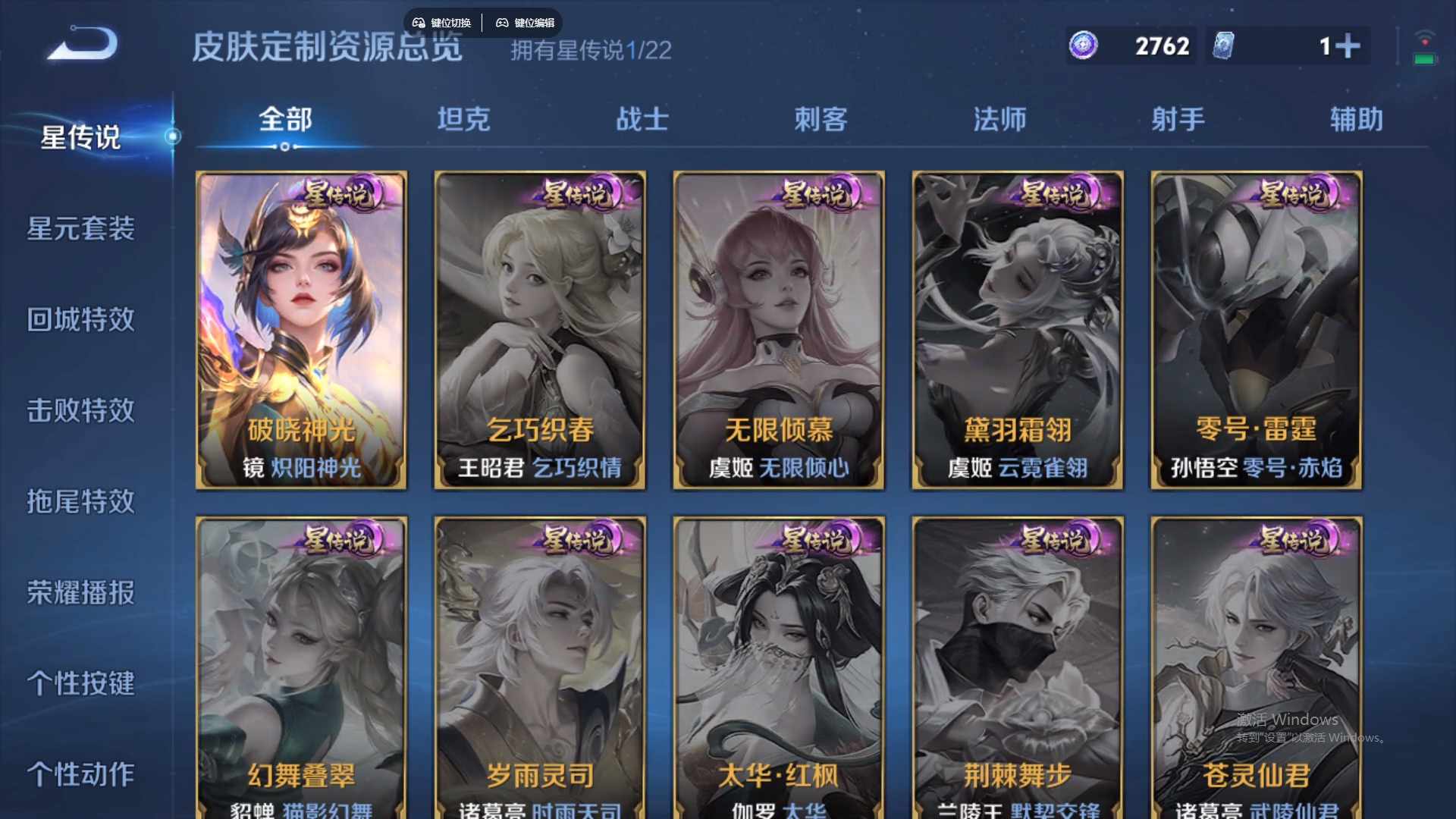Image resolution: width=1456 pixels, height=819 pixels.
Task: Switch to the 坦克 tab
Action: coord(464,120)
